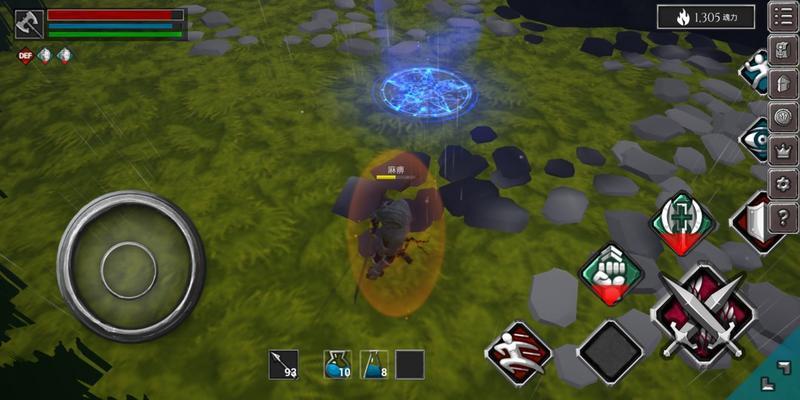The height and width of the screenshot is (400, 800).
Task: Raise the shield block skill
Action: [759, 222]
